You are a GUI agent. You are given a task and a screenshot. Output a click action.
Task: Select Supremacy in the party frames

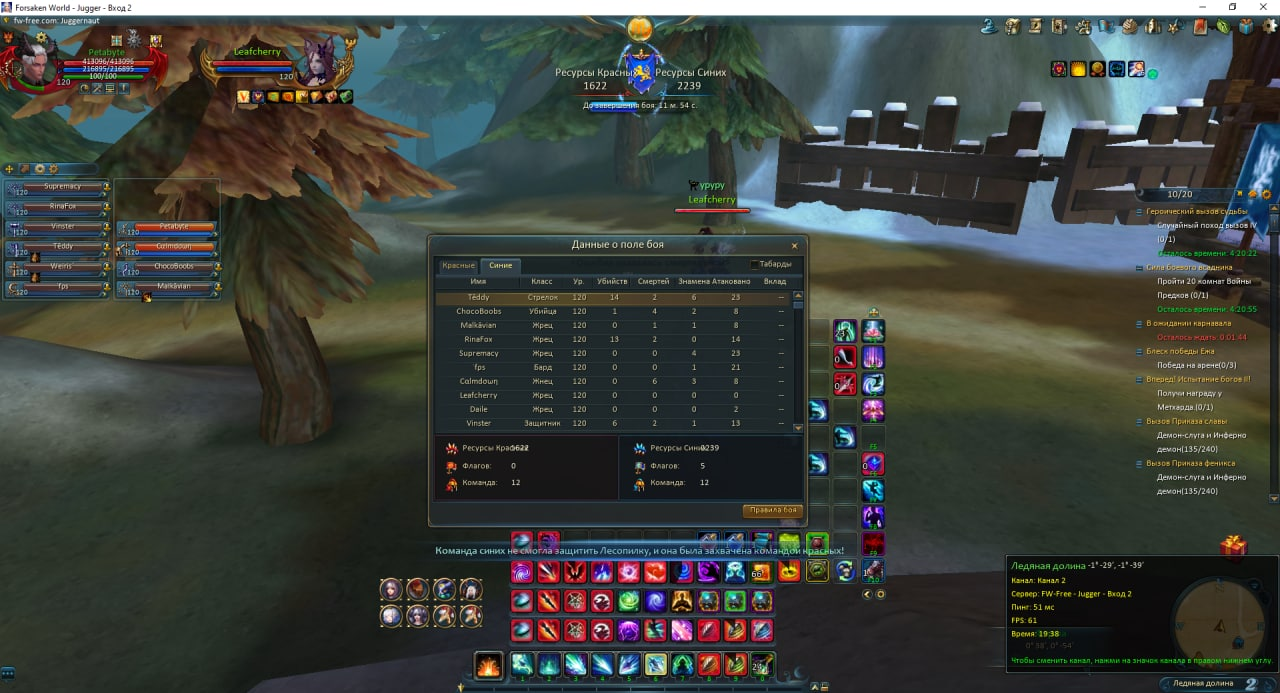click(x=60, y=187)
